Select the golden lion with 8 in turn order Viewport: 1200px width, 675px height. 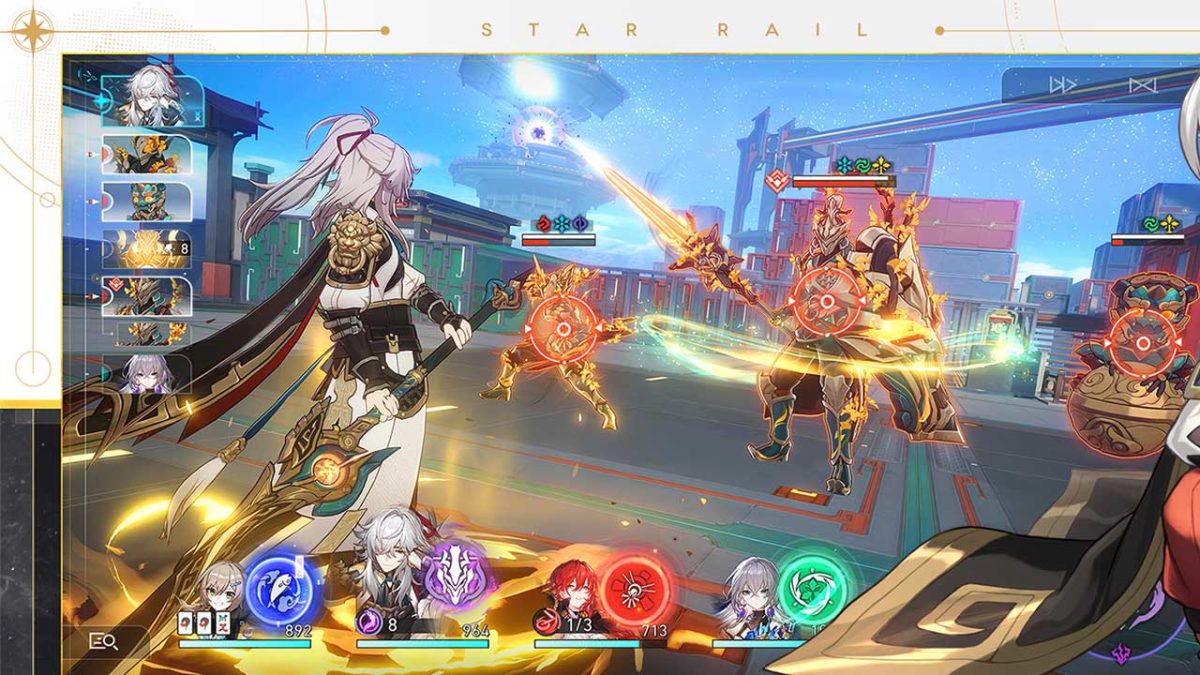pos(147,249)
